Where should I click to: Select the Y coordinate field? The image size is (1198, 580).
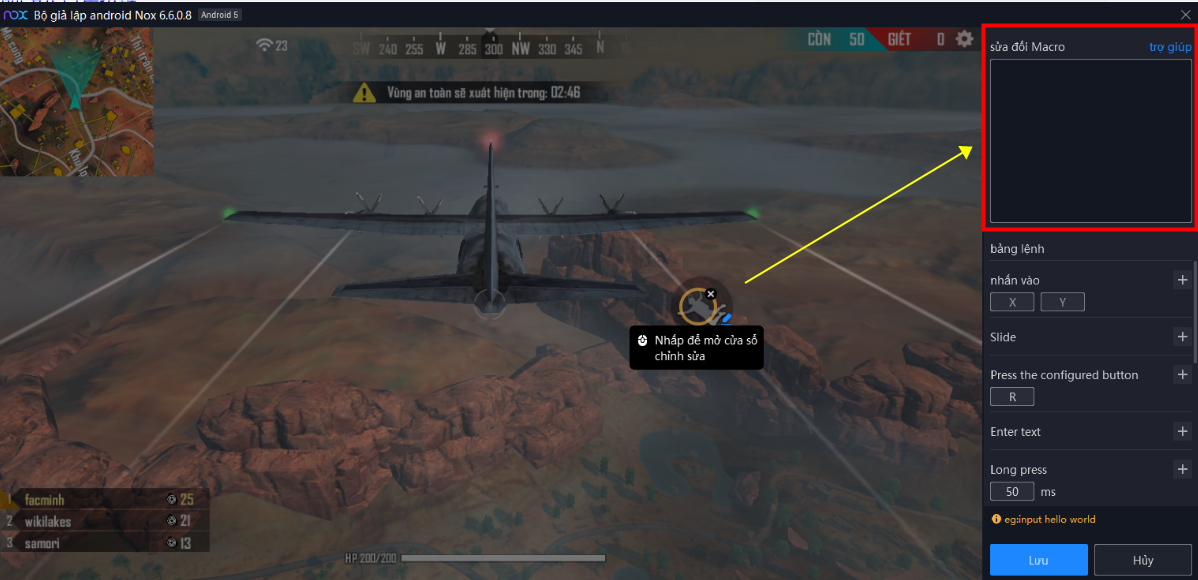1062,302
